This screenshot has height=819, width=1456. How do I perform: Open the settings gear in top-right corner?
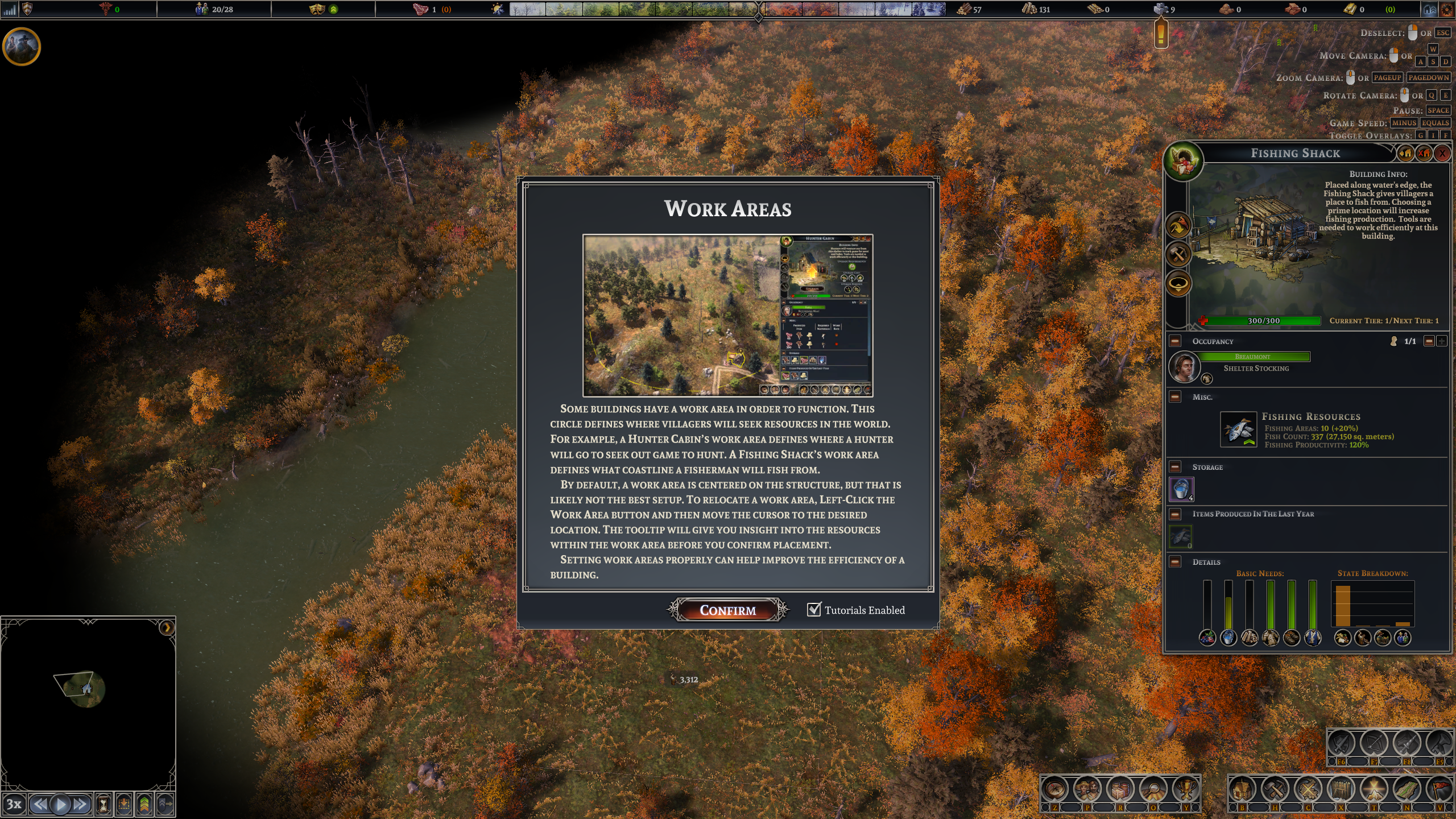click(x=1447, y=10)
